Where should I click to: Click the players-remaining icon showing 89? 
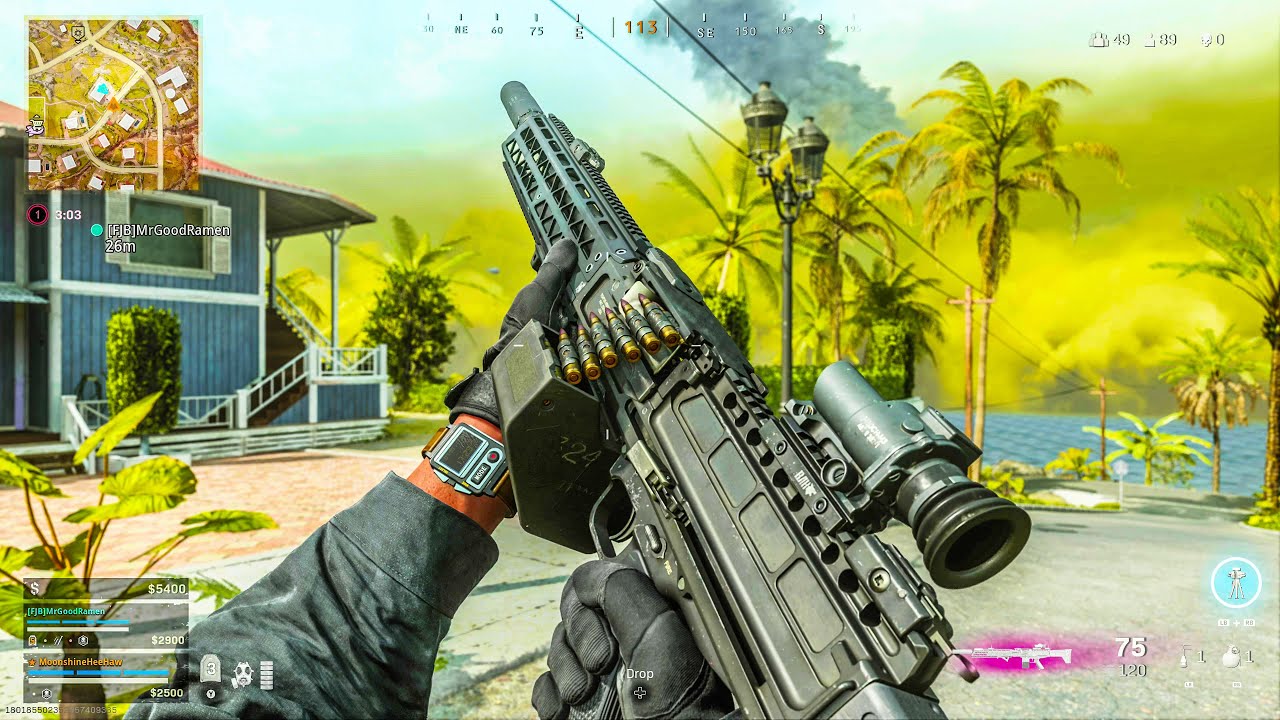1150,40
